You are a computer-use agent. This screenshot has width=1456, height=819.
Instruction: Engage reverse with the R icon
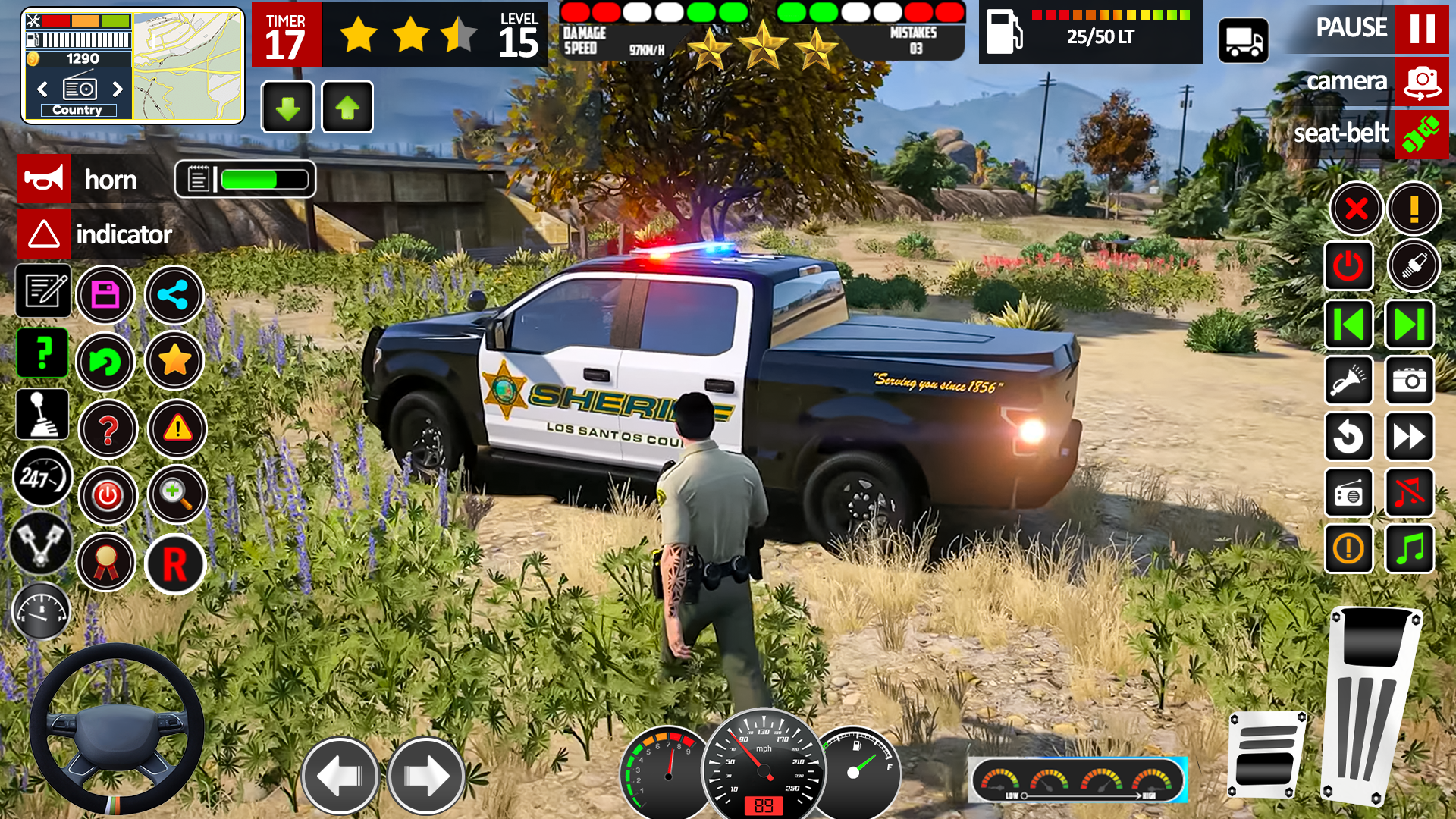pos(174,562)
